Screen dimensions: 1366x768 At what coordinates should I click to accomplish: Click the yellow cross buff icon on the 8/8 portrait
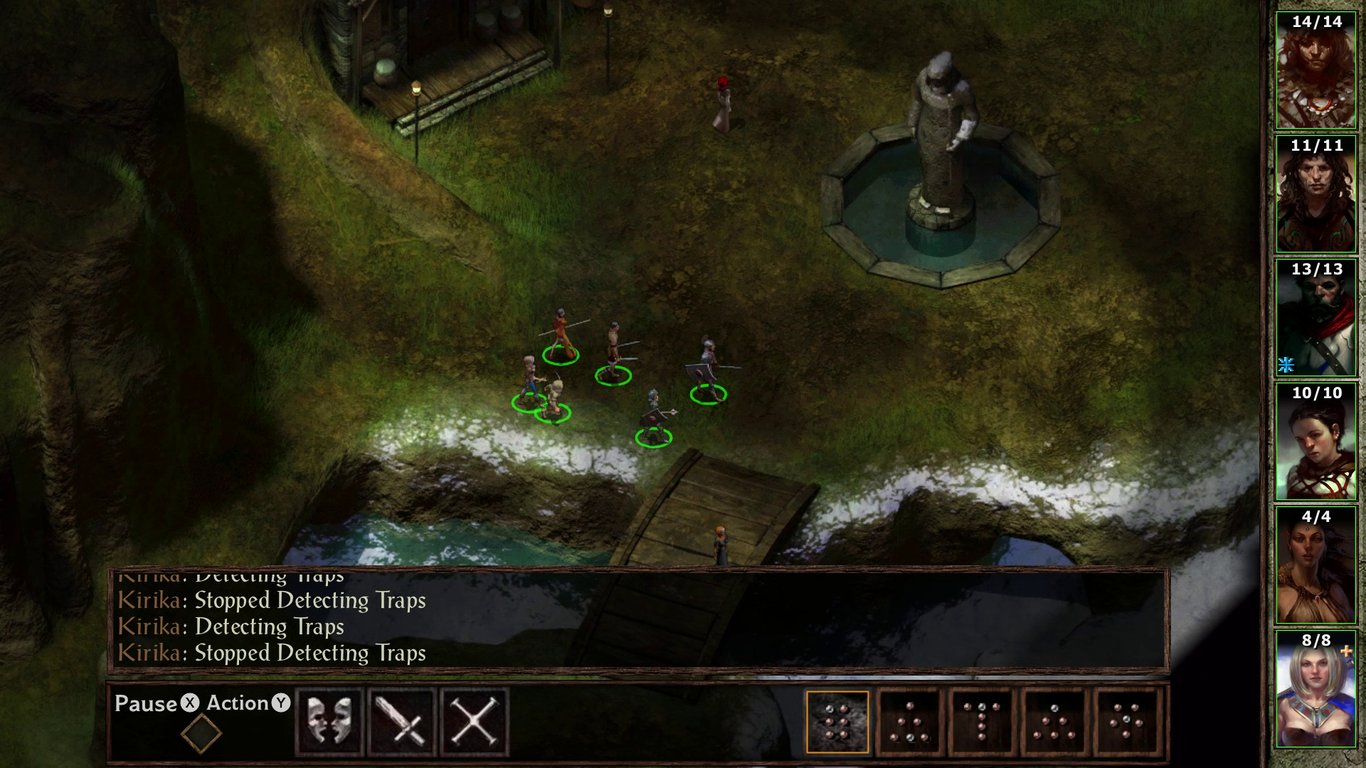[x=1344, y=652]
